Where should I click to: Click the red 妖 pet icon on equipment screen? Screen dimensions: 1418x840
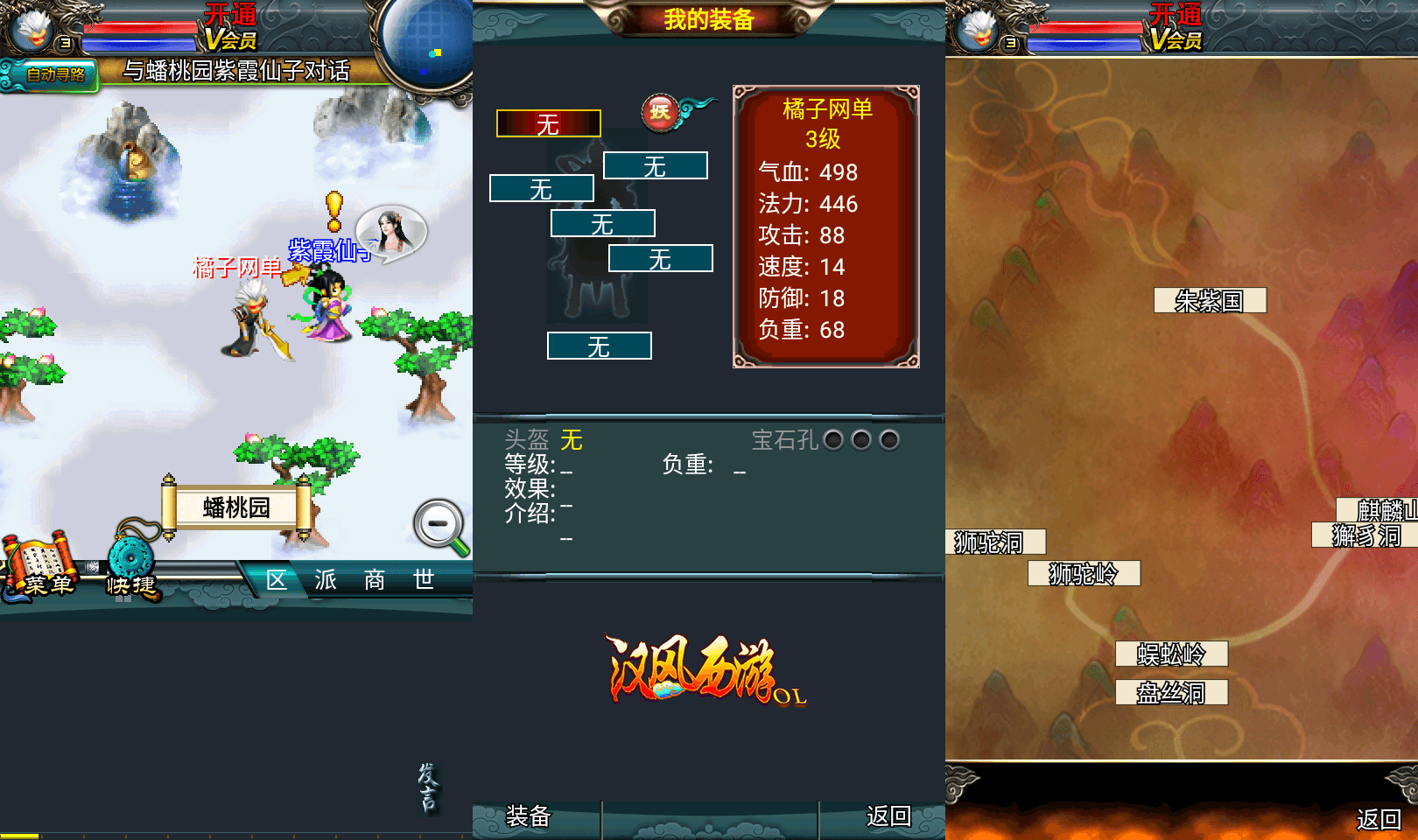[661, 112]
